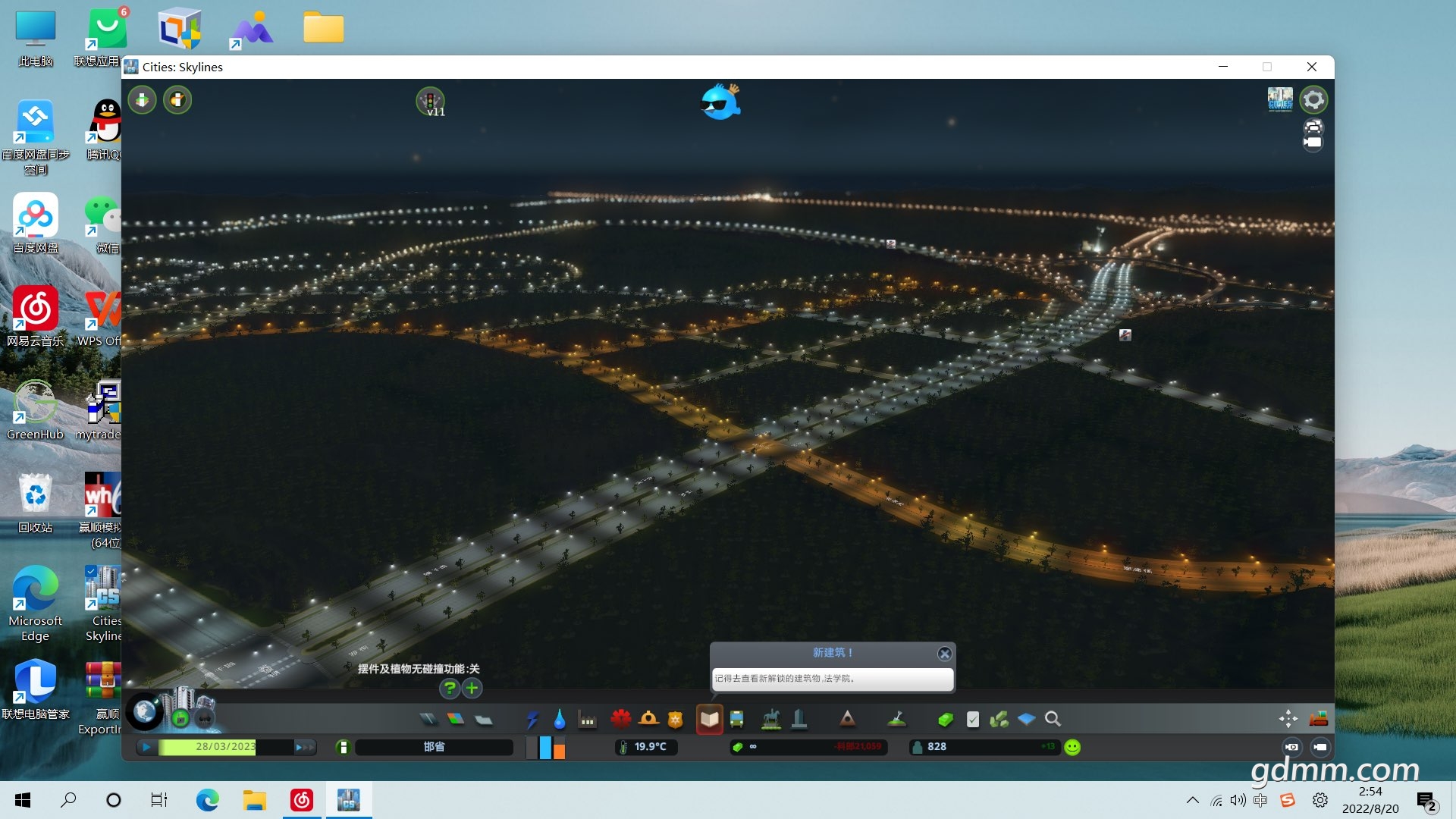Screen dimensions: 1456x819
Task: Open the economy money panel
Action: coord(945,719)
